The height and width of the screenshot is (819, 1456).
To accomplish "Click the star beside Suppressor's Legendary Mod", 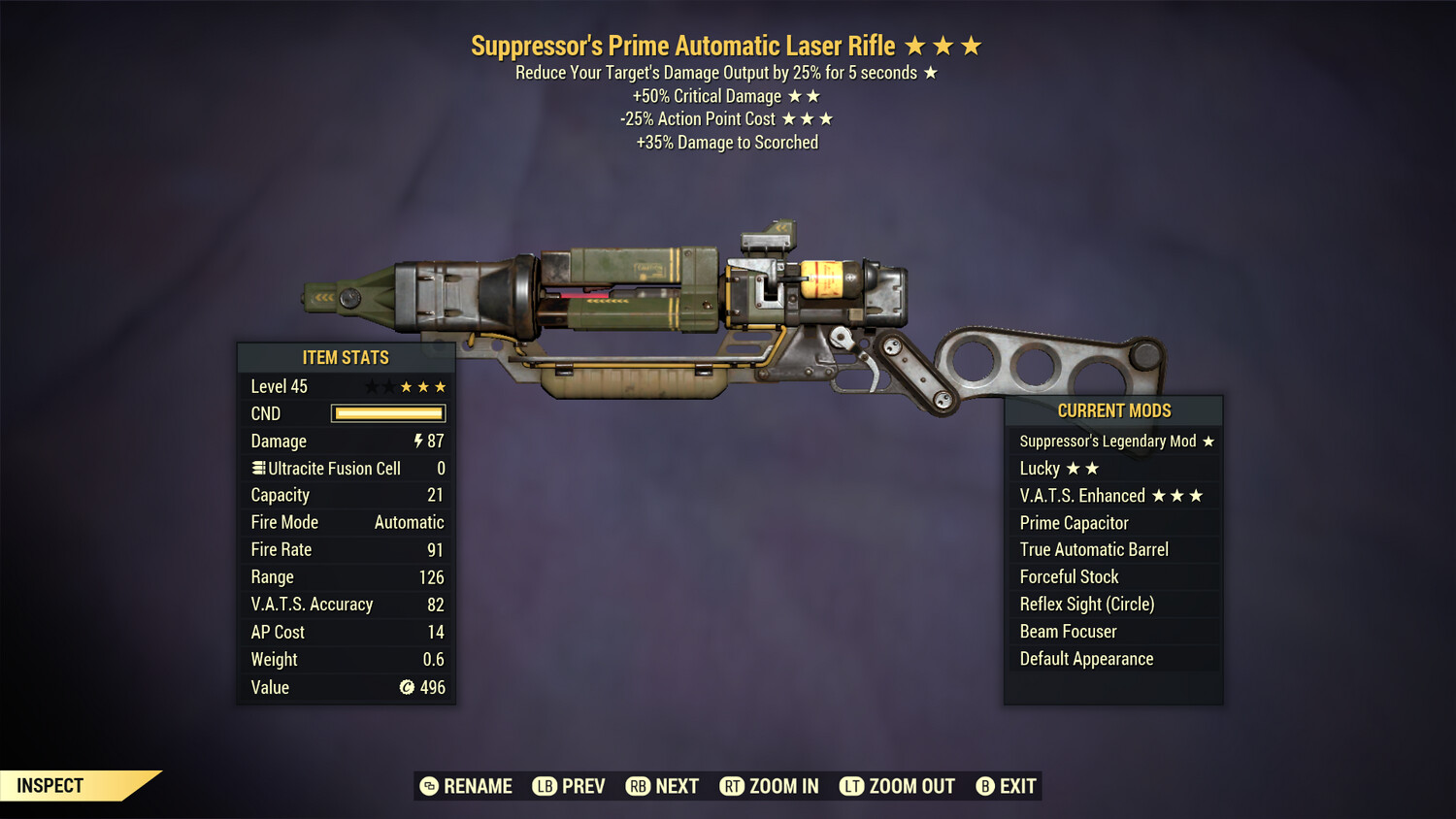I will [1208, 441].
